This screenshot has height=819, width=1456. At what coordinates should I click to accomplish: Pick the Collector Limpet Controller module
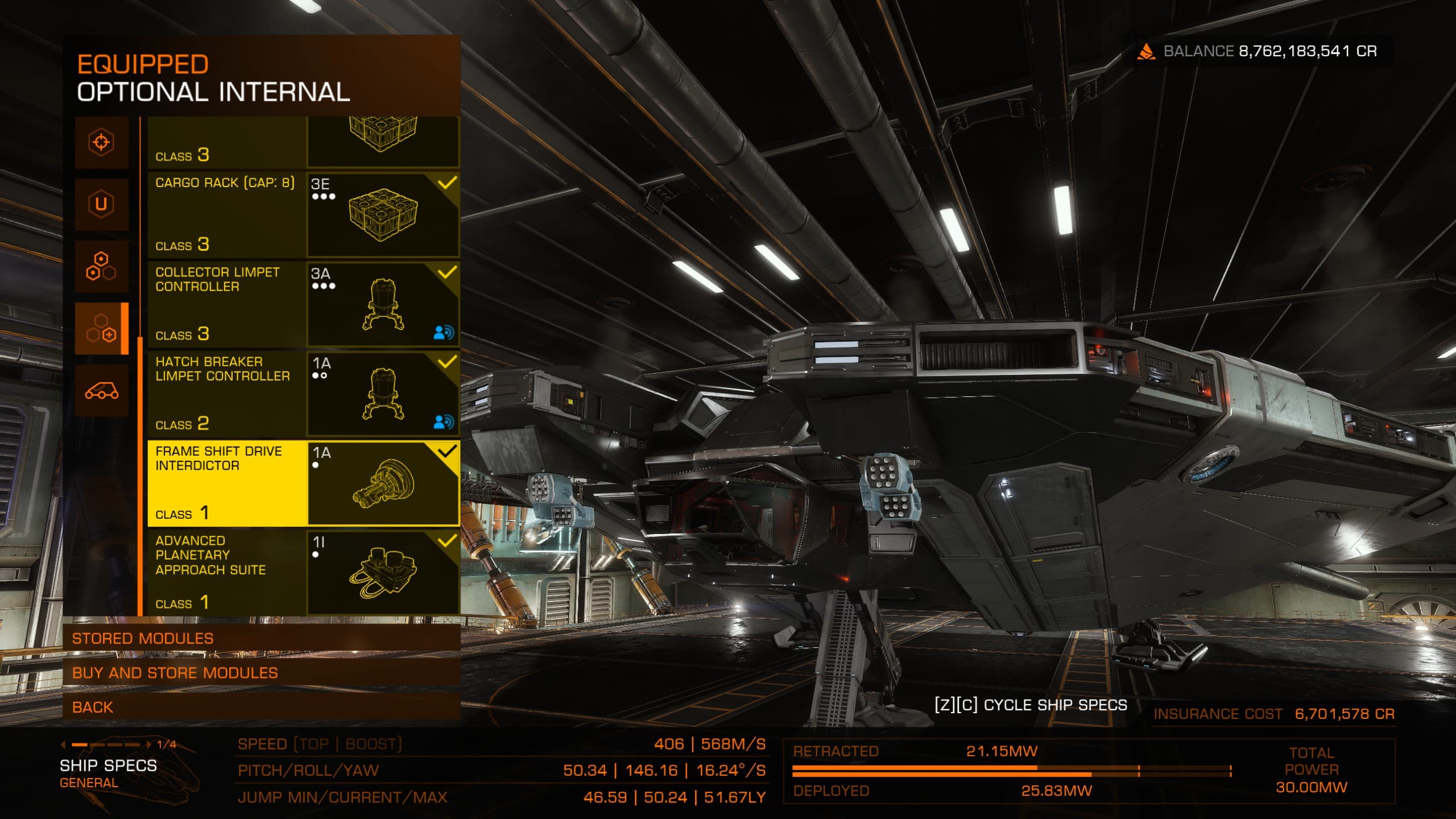(303, 304)
